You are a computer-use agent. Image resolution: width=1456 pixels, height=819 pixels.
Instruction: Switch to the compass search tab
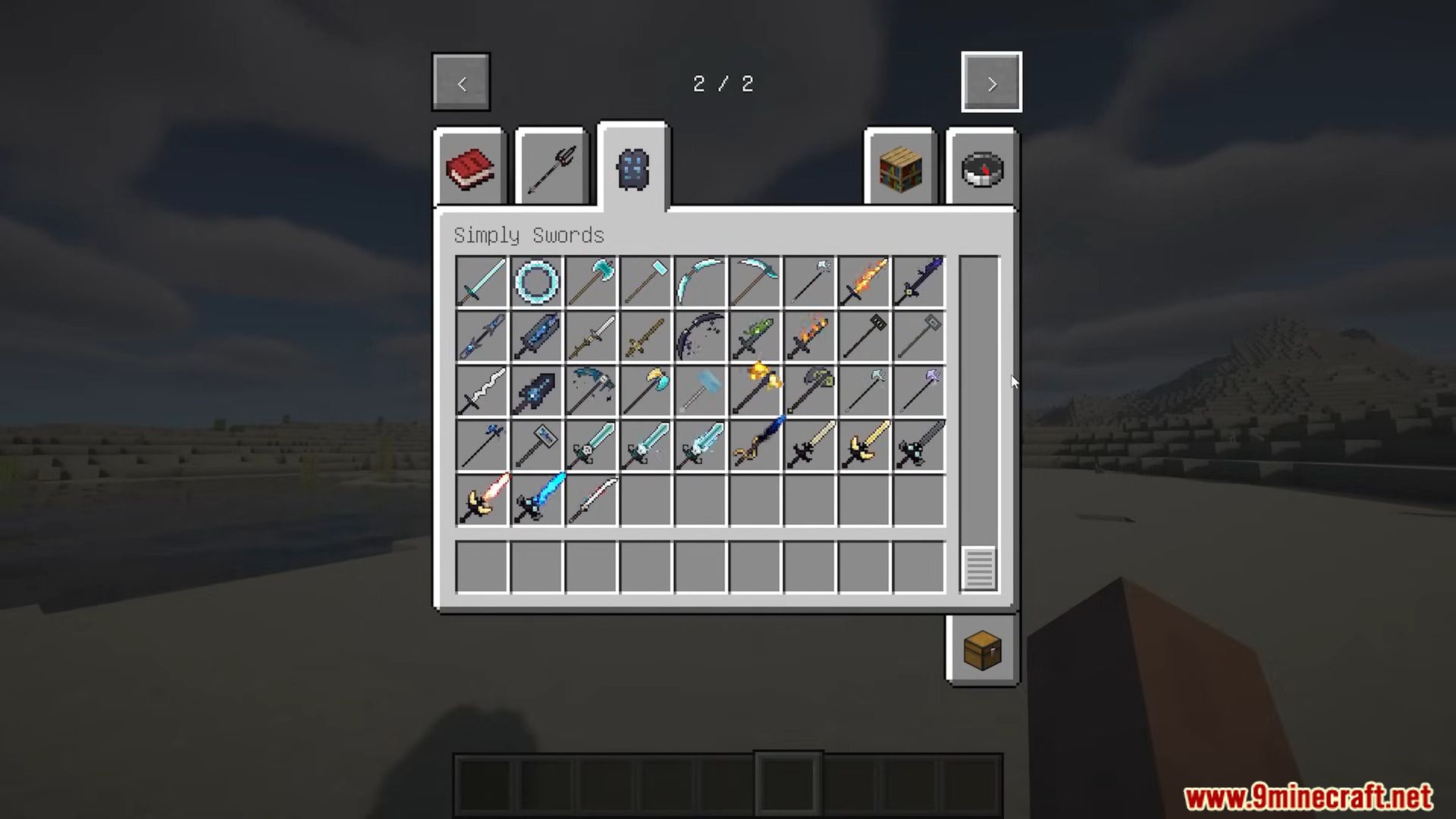(982, 168)
